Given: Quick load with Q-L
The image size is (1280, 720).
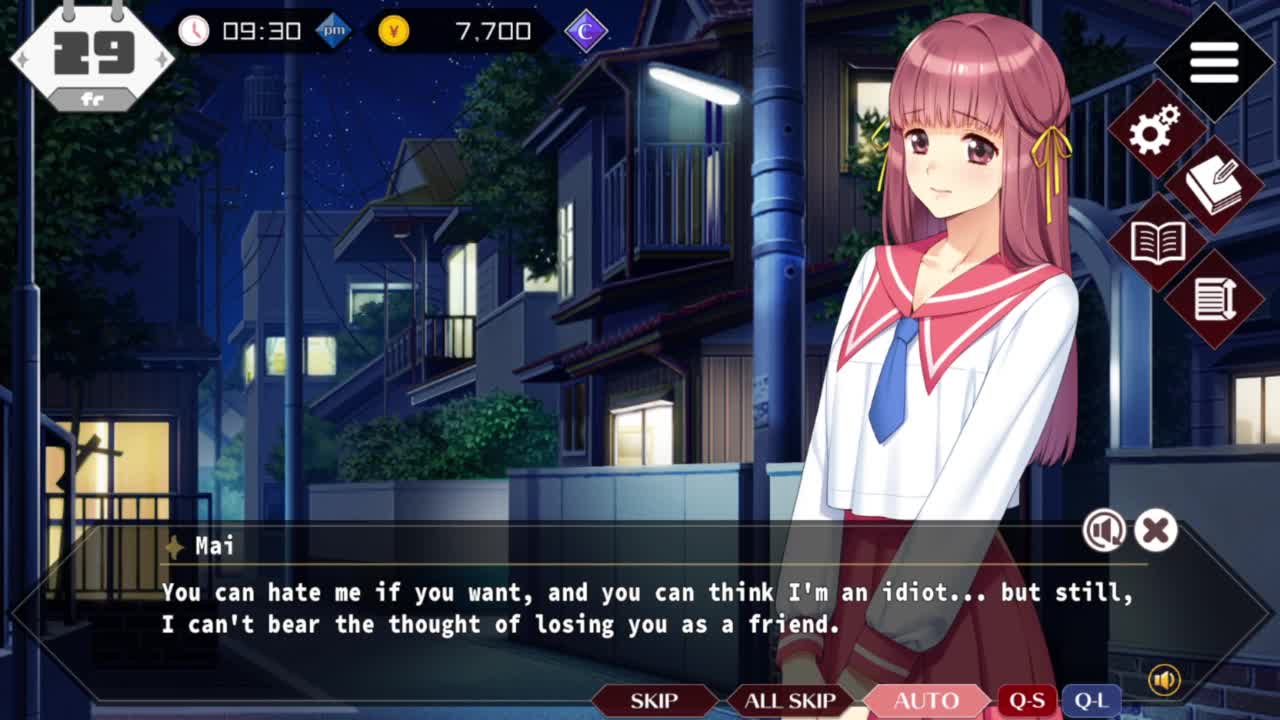Looking at the screenshot, I should tap(1090, 701).
